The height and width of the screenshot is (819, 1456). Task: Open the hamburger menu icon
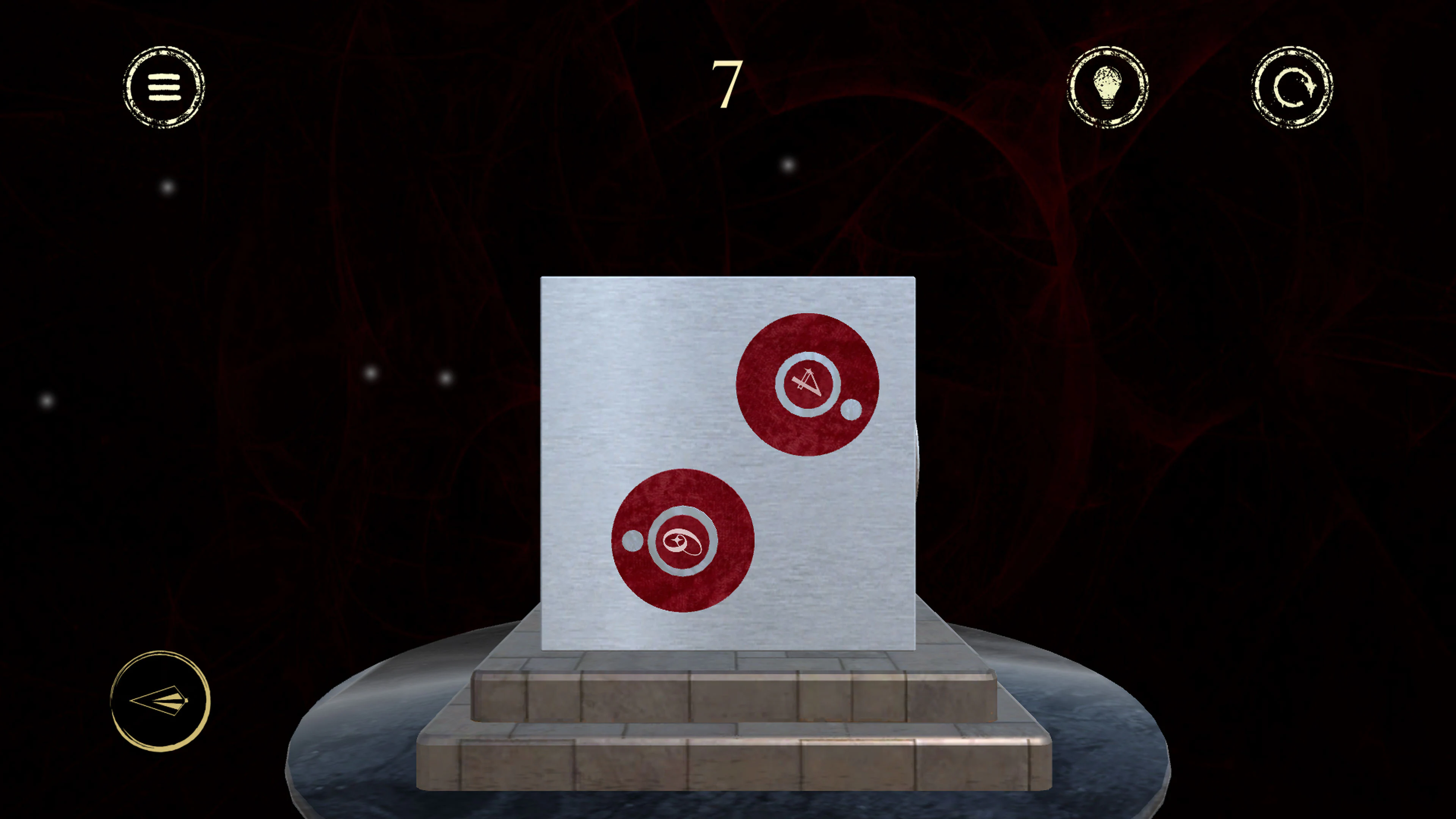pos(165,88)
